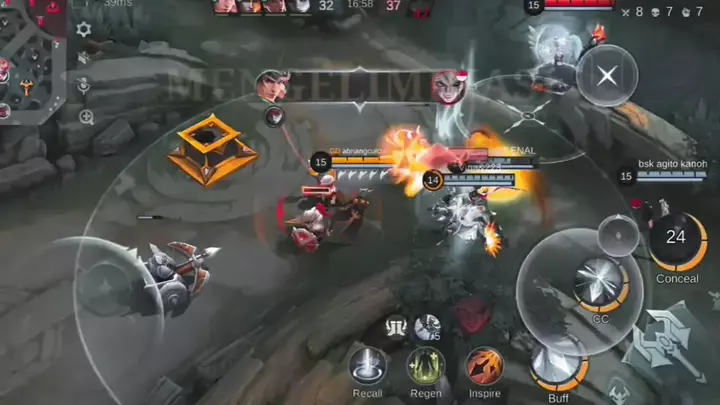Screen dimensions: 720x405
Task: Use the Regen ability
Action: tap(426, 365)
